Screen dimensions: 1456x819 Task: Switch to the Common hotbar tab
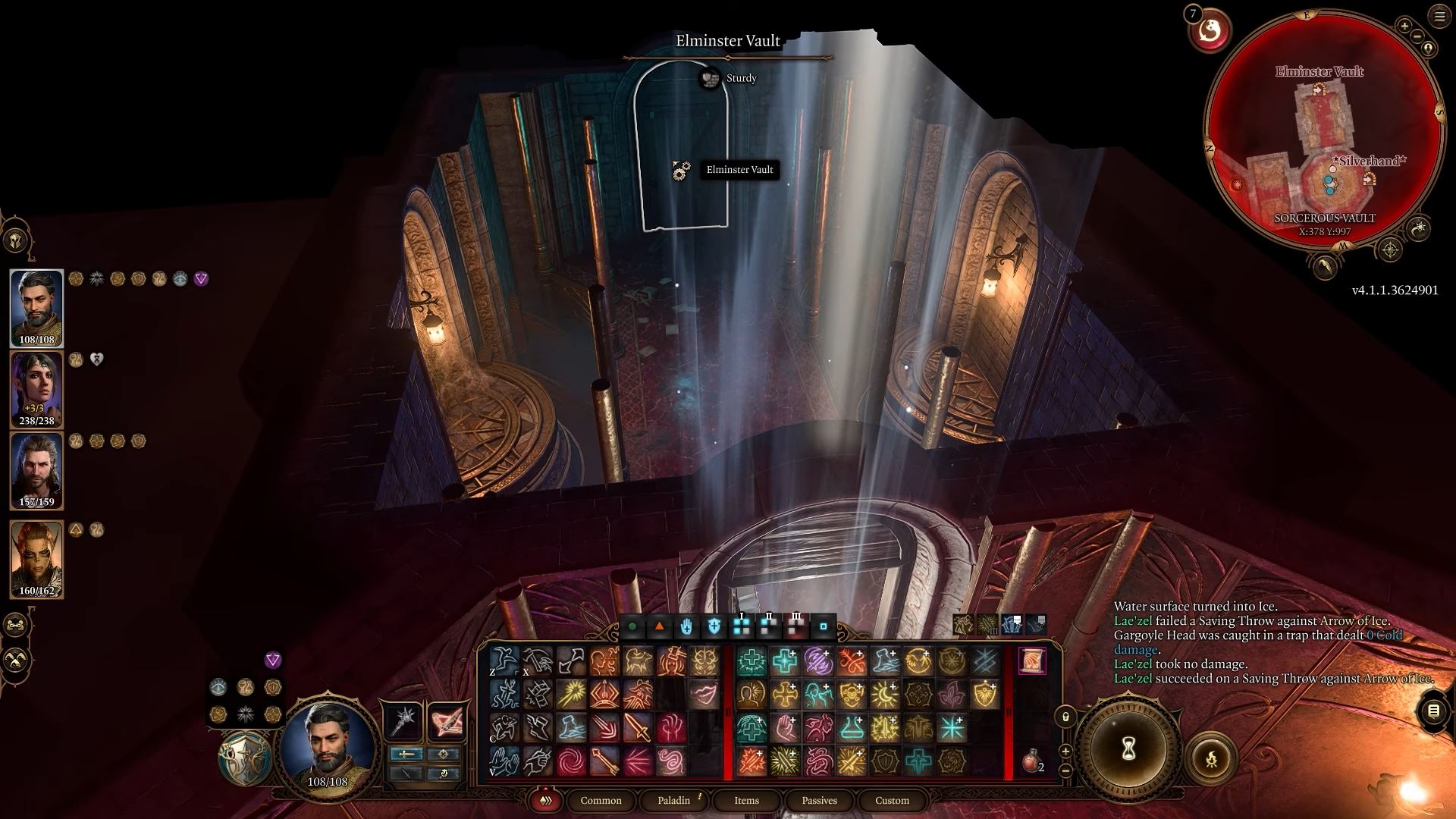pos(601,800)
